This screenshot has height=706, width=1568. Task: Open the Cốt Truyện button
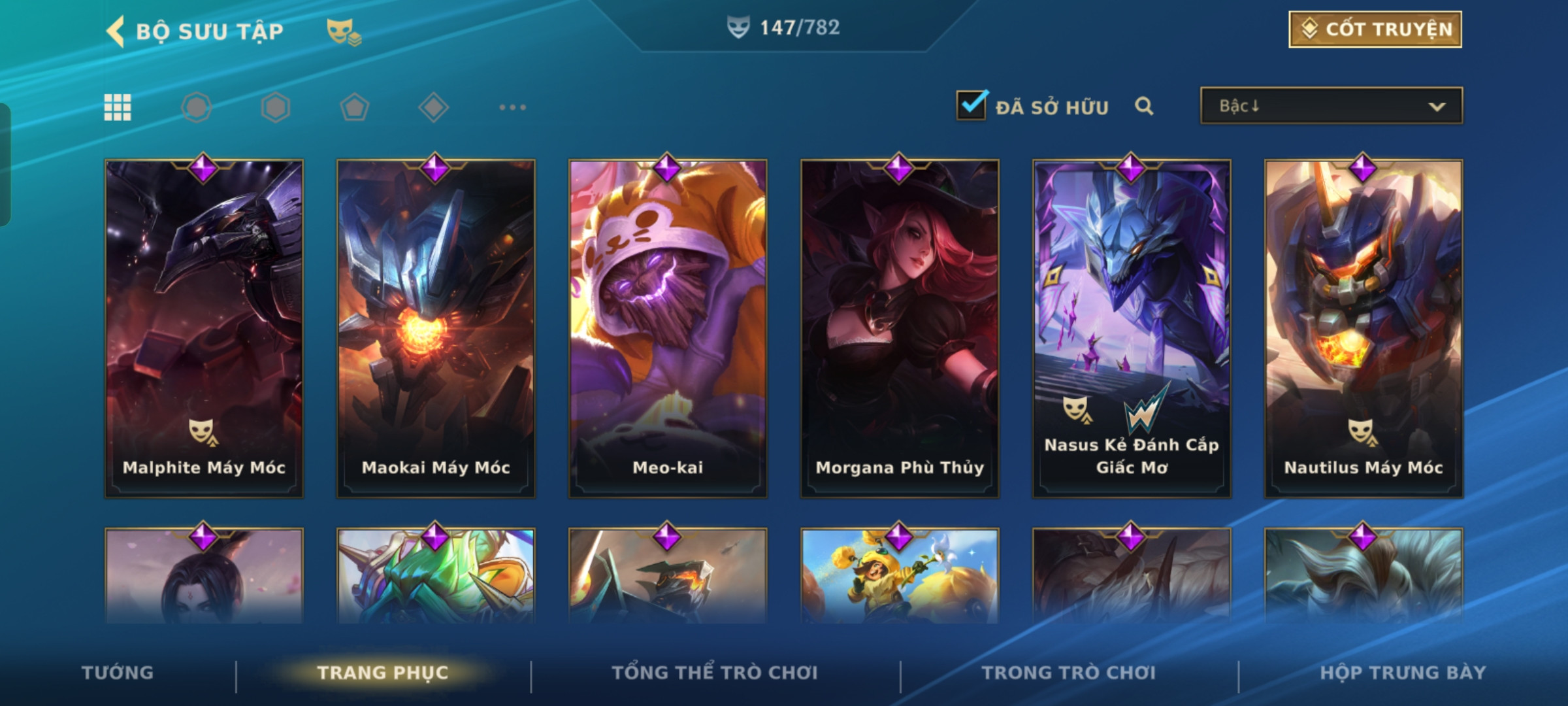[x=1375, y=29]
